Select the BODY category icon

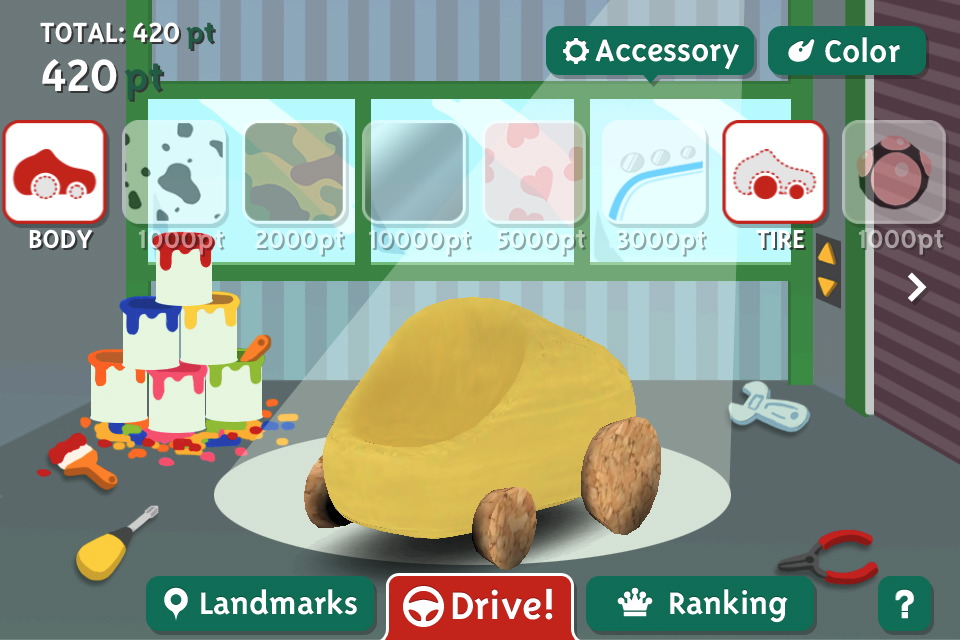pyautogui.click(x=55, y=172)
